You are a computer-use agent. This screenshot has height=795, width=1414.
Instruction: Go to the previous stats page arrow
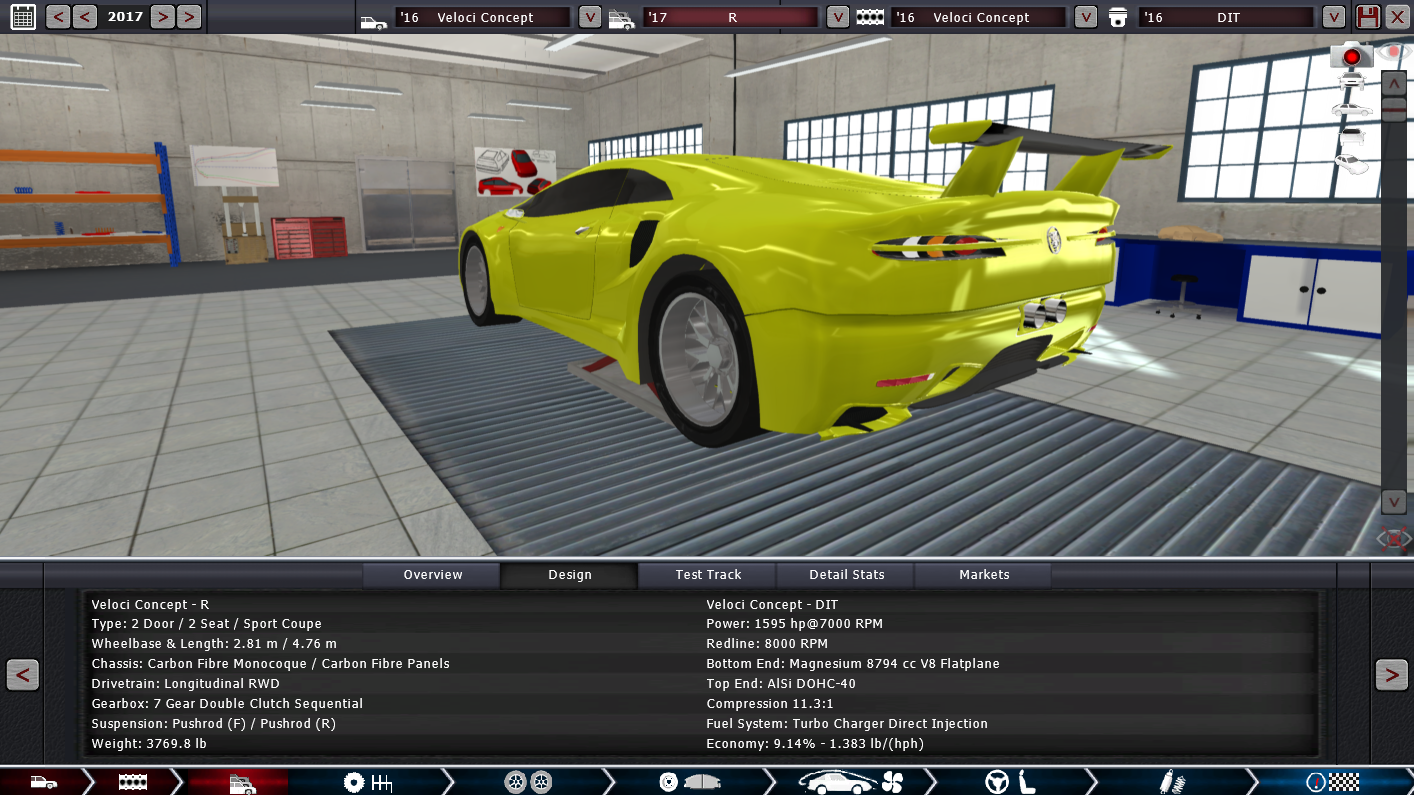click(x=22, y=675)
